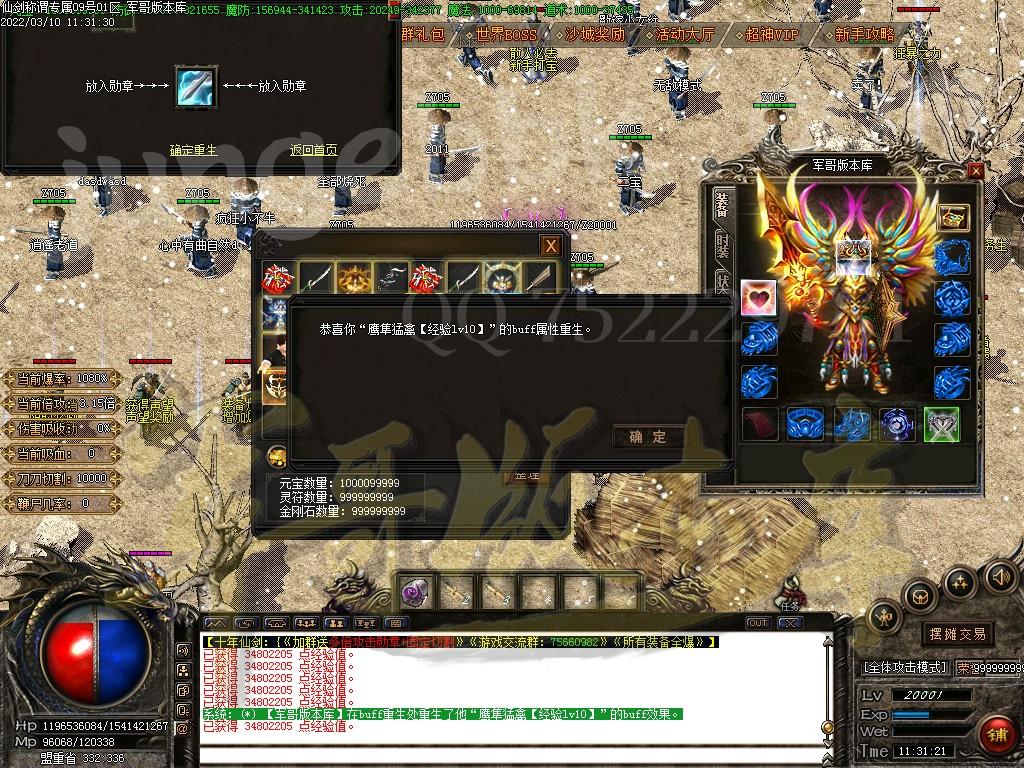Confirm the buff rebirth dialog with 确定
The width and height of the screenshot is (1024, 768).
coord(647,437)
